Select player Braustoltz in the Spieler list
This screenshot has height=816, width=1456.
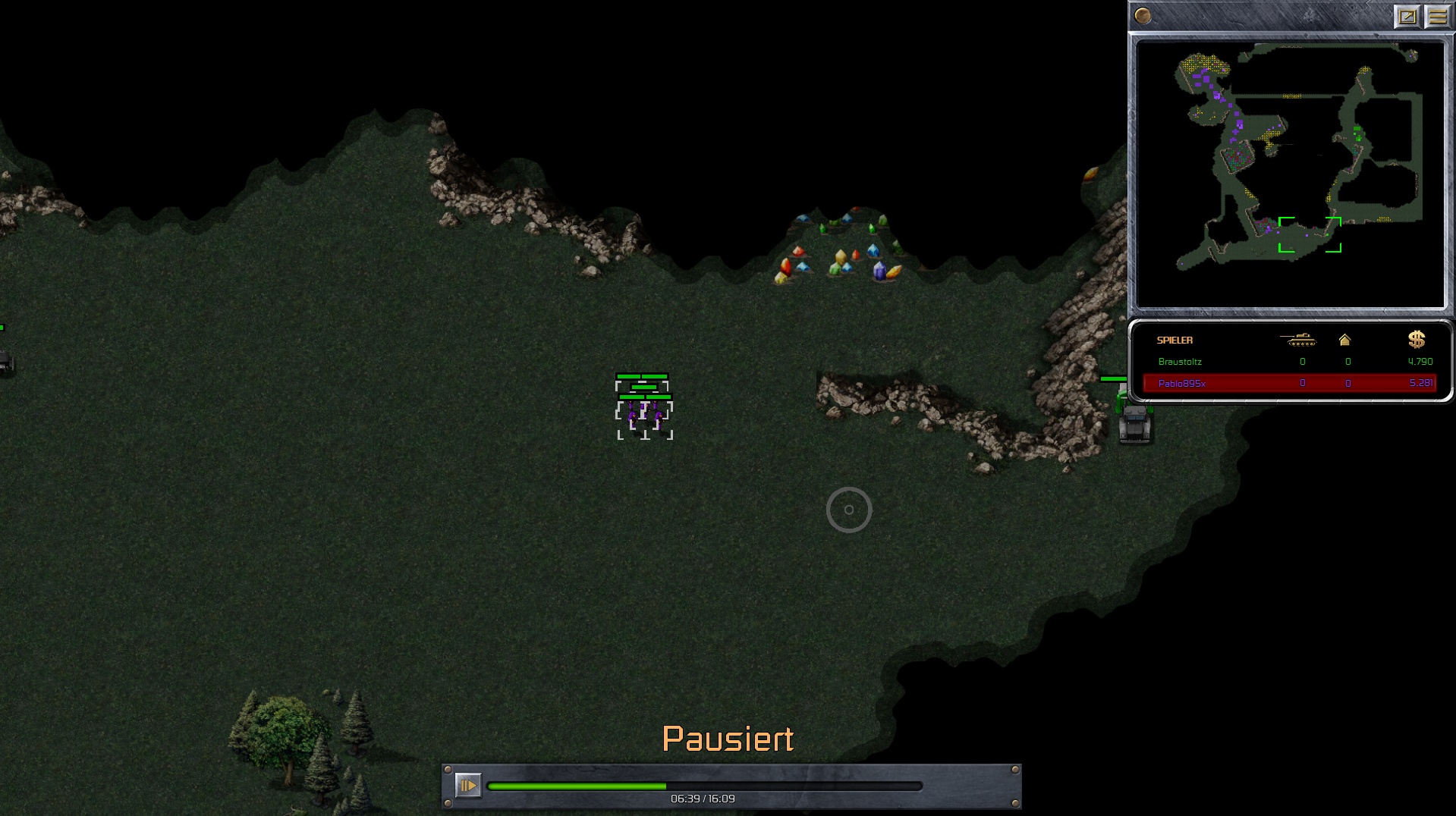(1180, 362)
